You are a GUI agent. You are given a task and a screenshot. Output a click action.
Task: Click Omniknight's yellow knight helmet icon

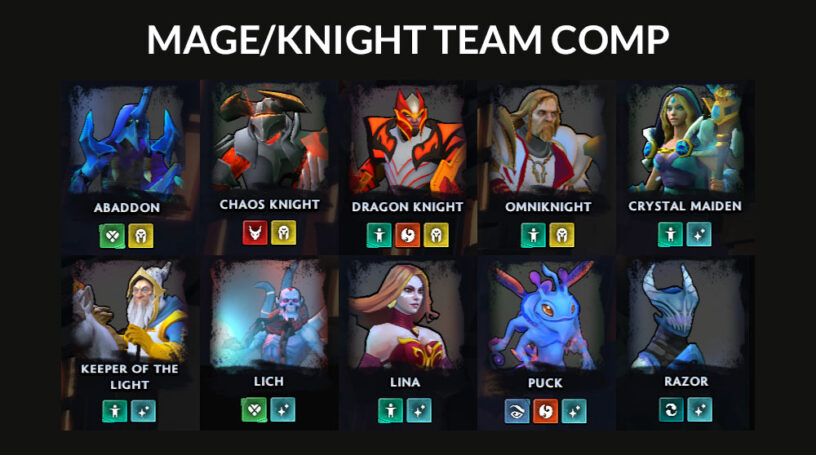coord(560,235)
